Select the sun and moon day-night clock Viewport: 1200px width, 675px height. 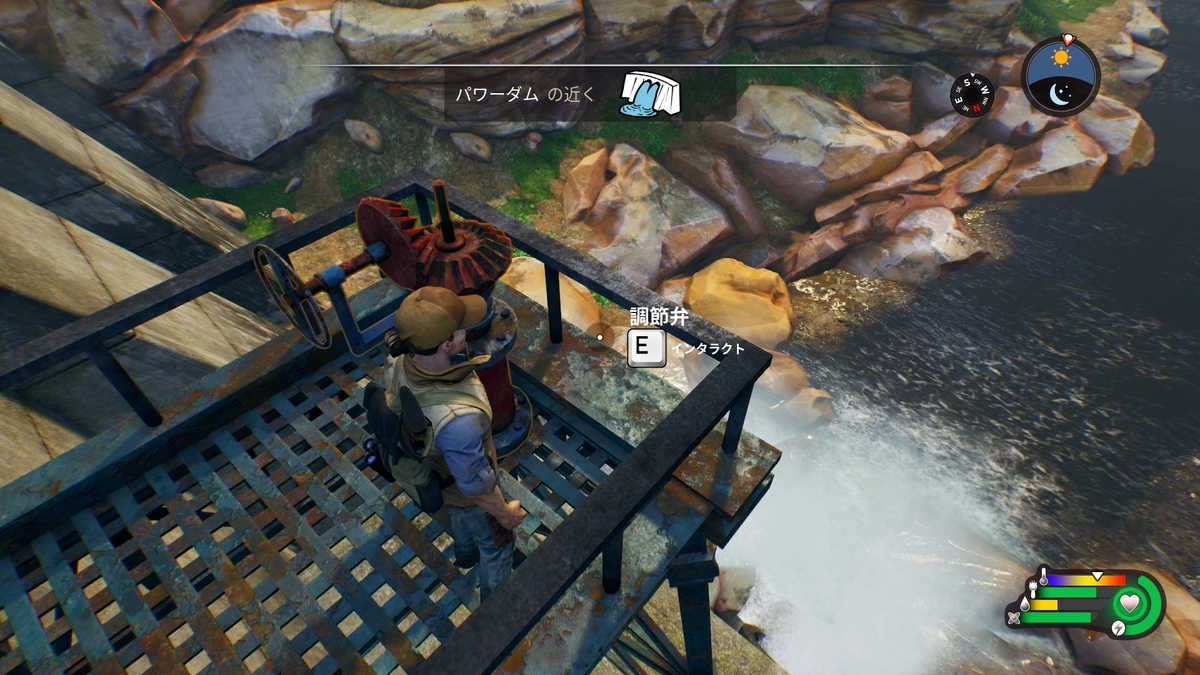(1061, 77)
